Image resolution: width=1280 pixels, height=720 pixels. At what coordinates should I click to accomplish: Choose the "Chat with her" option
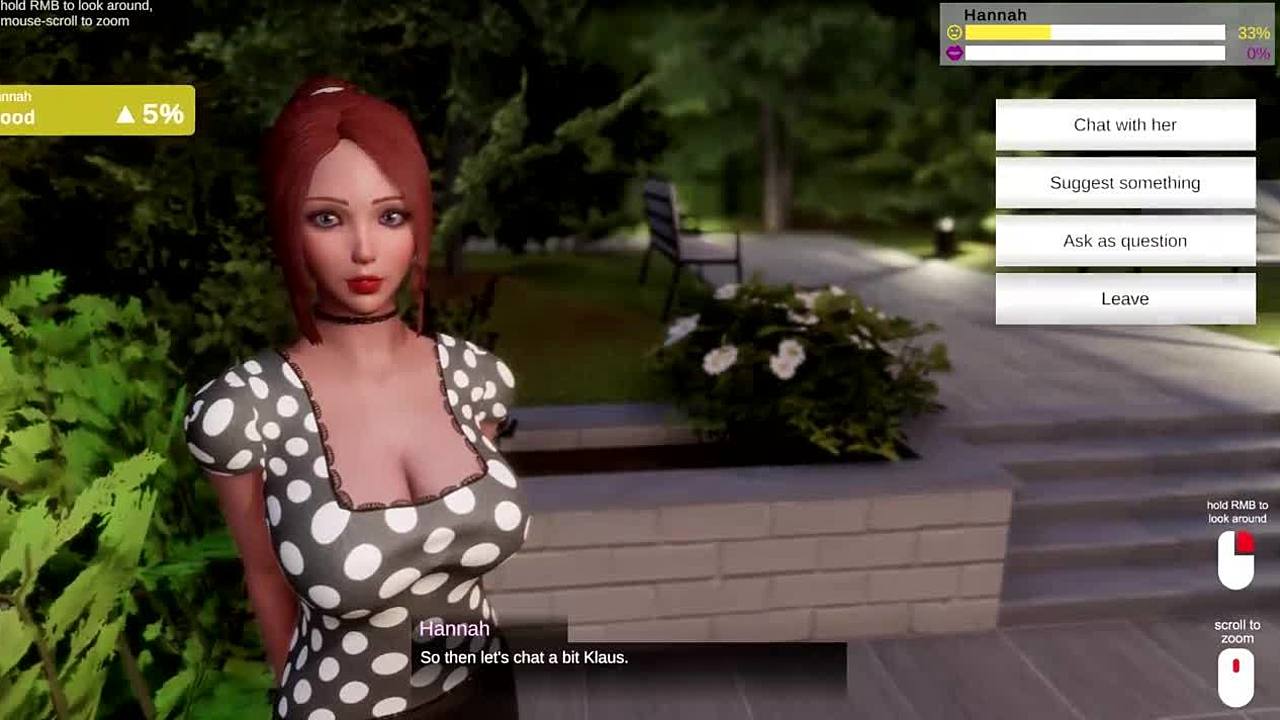1125,125
